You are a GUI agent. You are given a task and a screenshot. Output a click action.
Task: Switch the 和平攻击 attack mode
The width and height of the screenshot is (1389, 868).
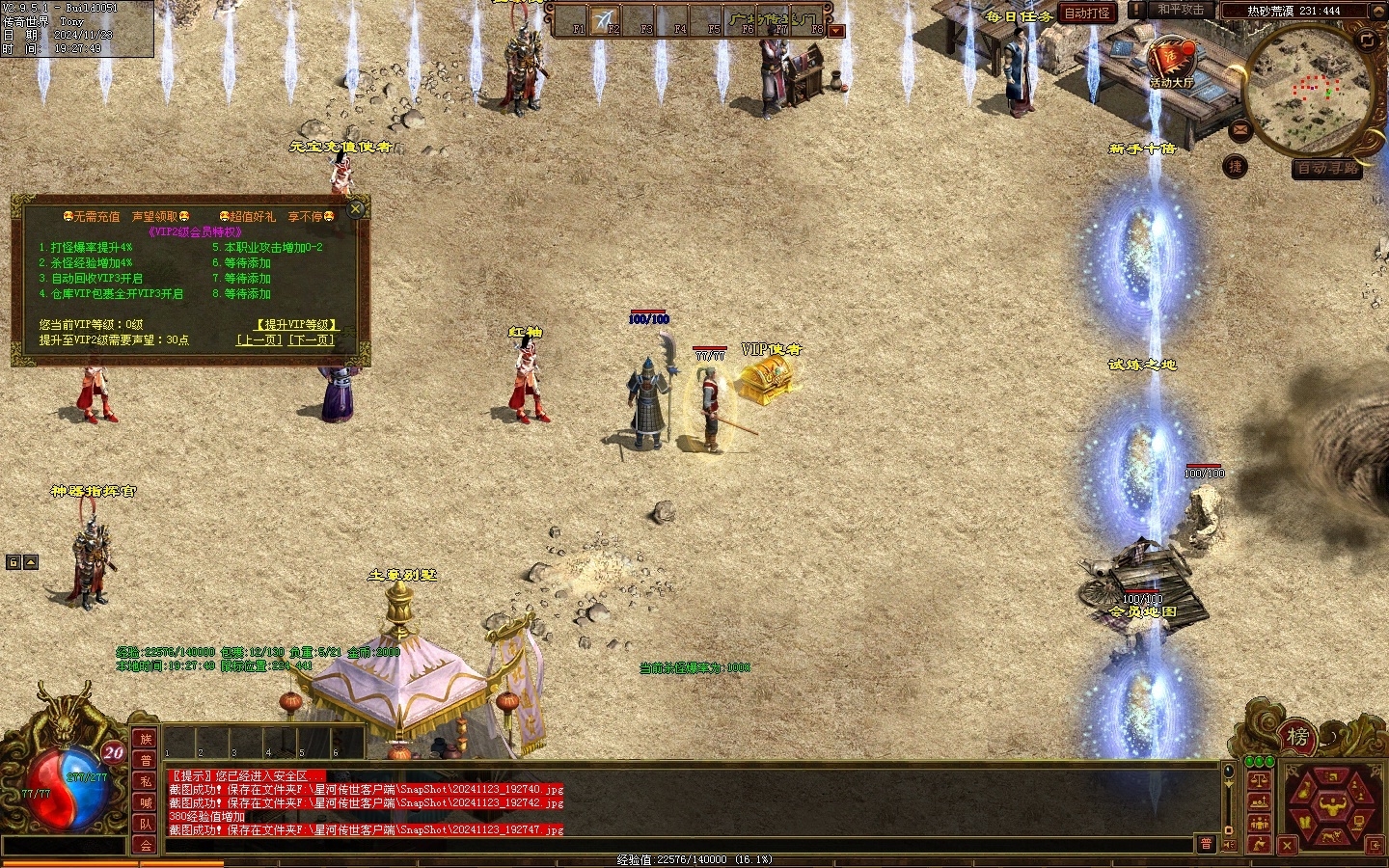tap(1180, 11)
